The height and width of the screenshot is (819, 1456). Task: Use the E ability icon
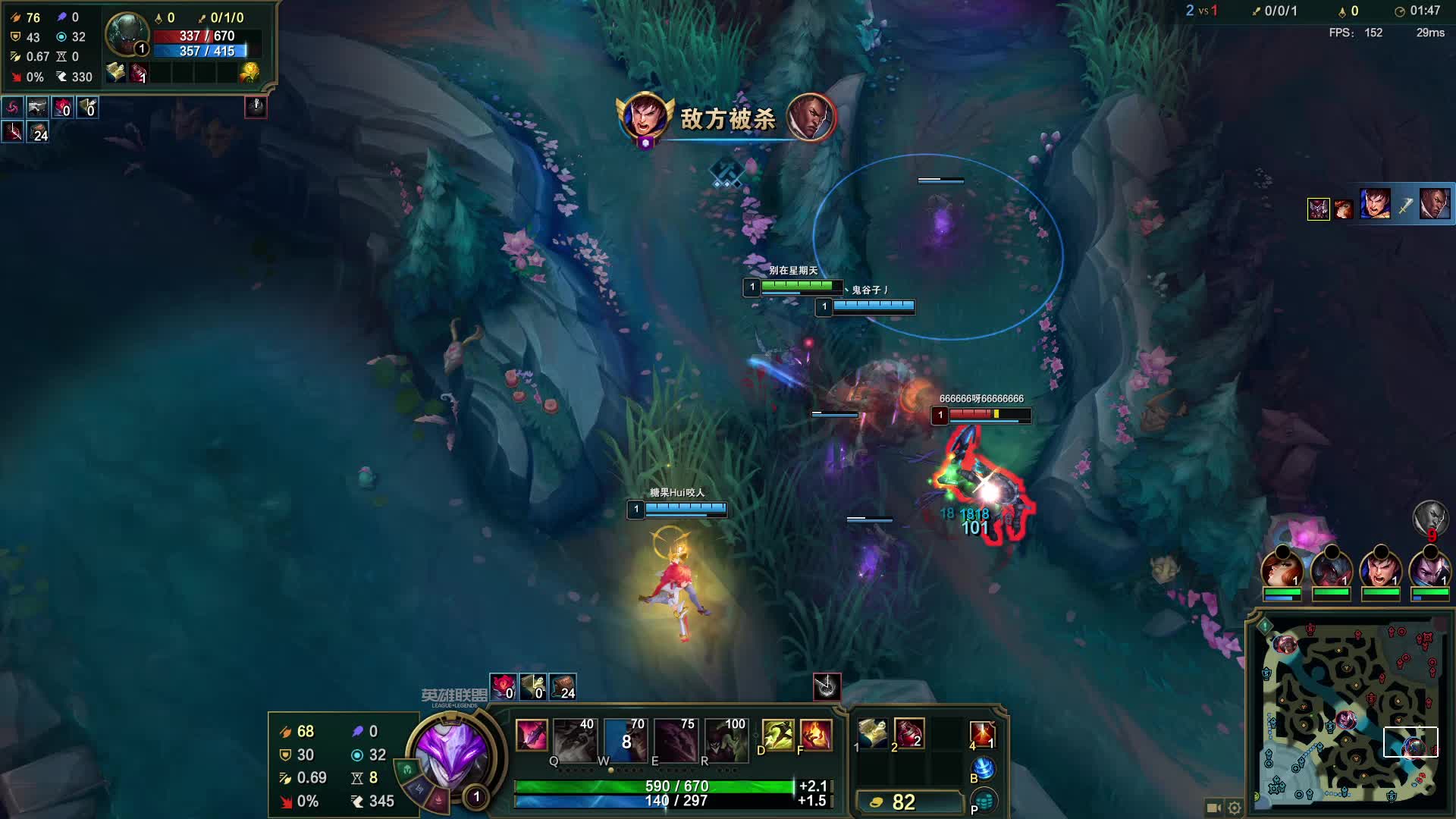[675, 739]
